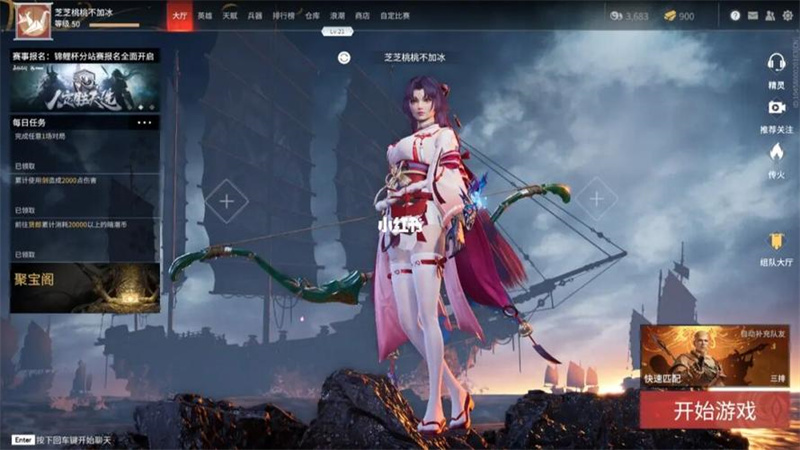
Task: Enter the 组队大厅 team lobby
Action: [x=776, y=241]
